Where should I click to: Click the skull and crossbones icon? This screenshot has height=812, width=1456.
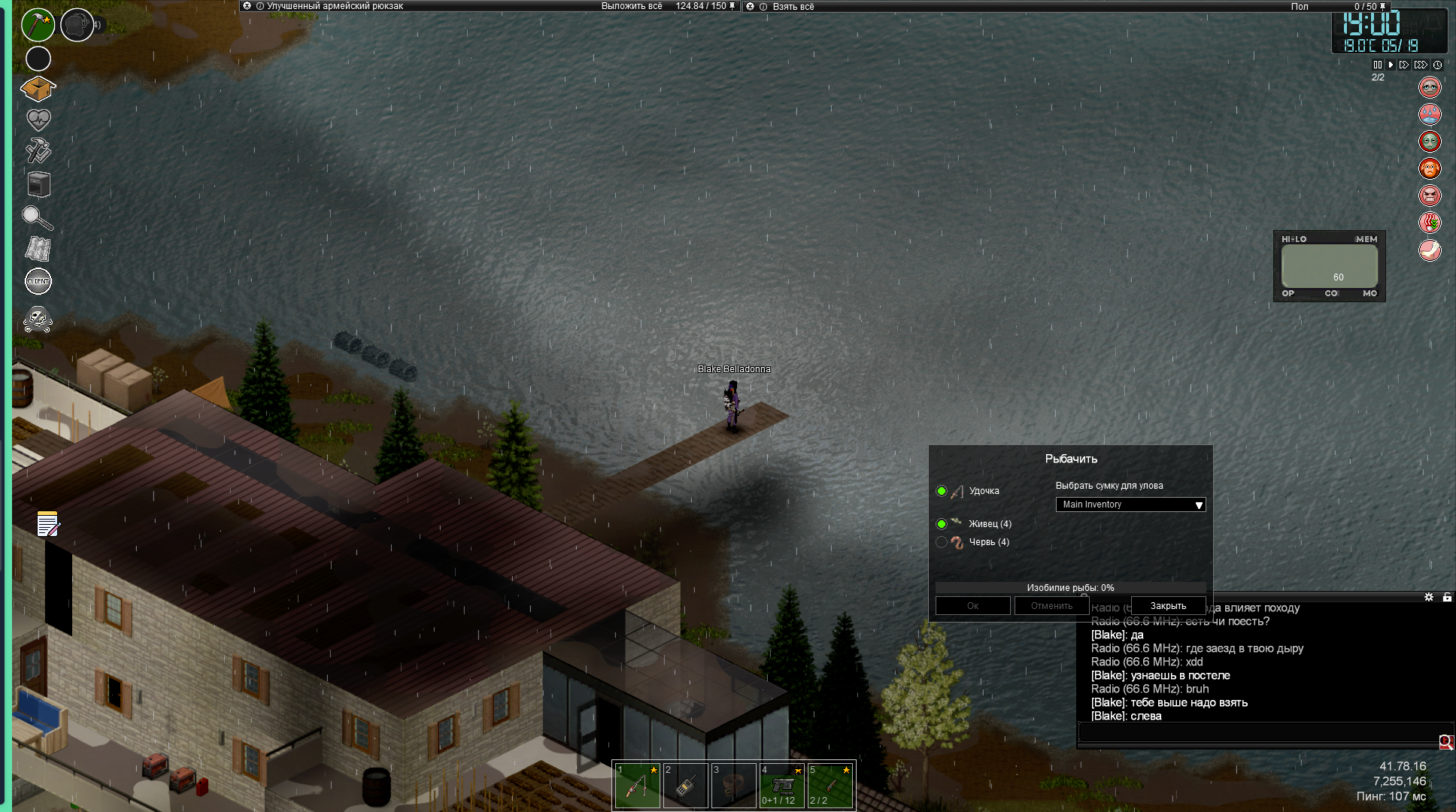pyautogui.click(x=38, y=320)
